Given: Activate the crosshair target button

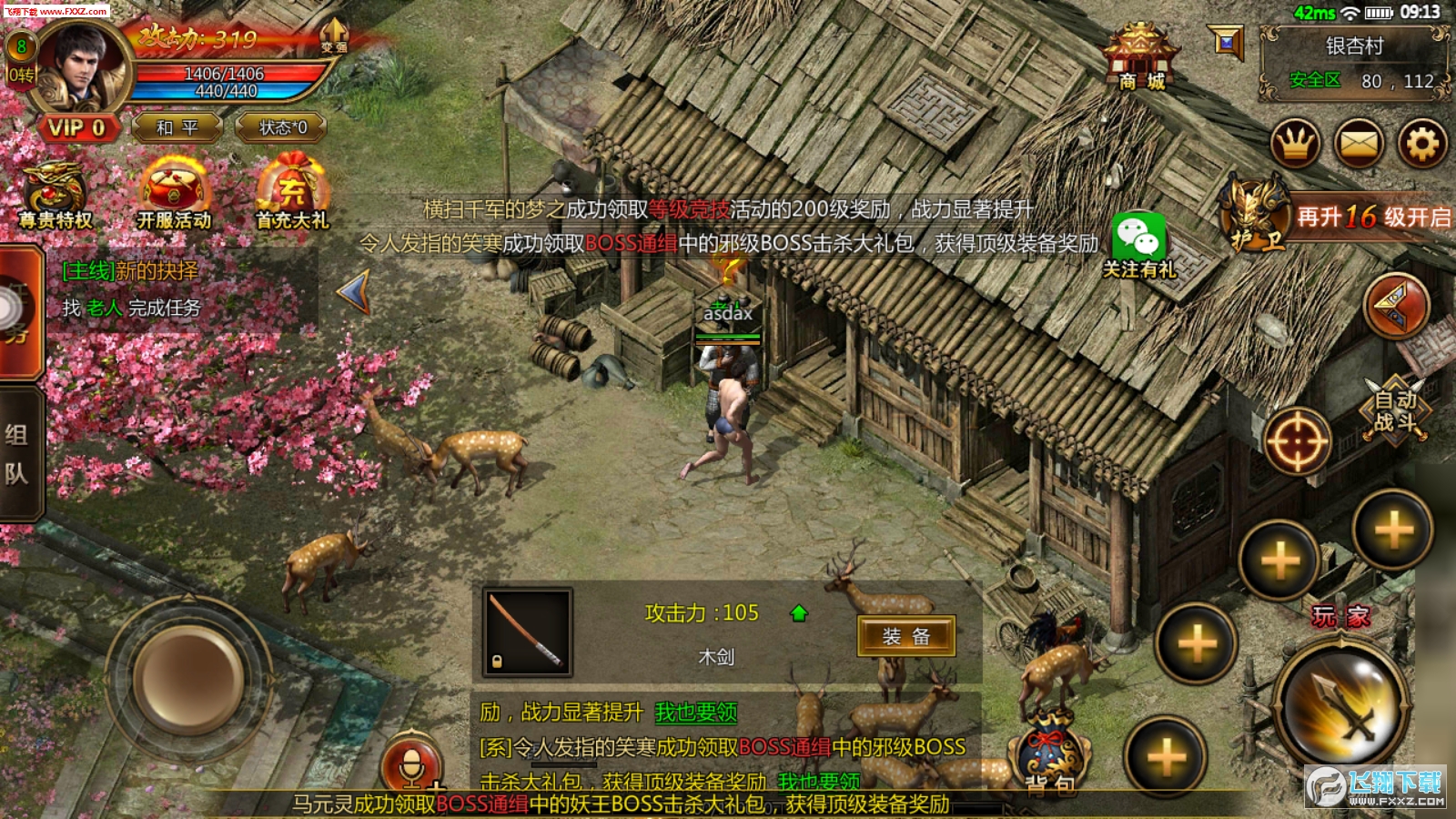Looking at the screenshot, I should [x=1298, y=441].
